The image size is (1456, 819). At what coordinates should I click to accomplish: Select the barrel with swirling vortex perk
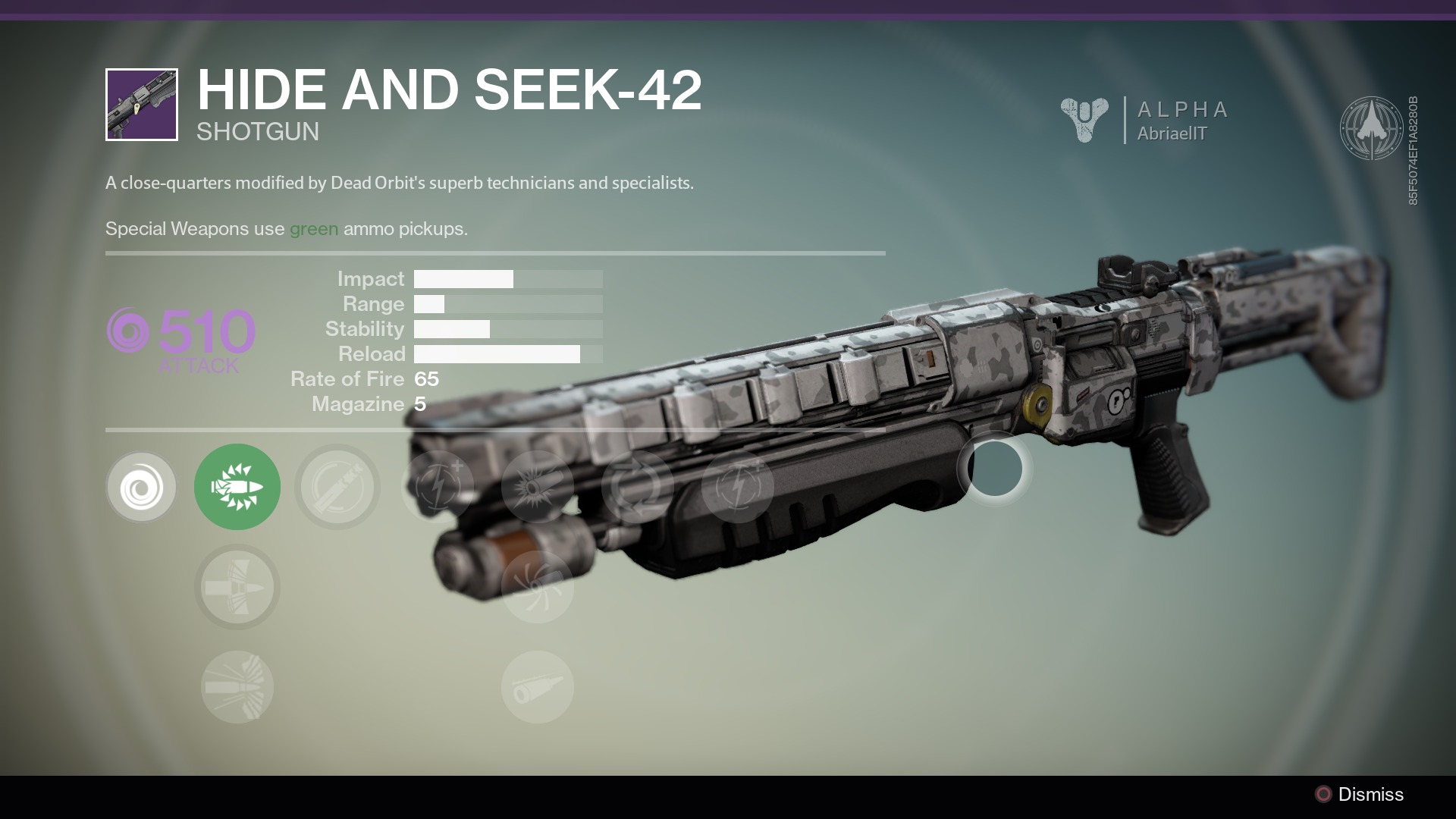[537, 587]
